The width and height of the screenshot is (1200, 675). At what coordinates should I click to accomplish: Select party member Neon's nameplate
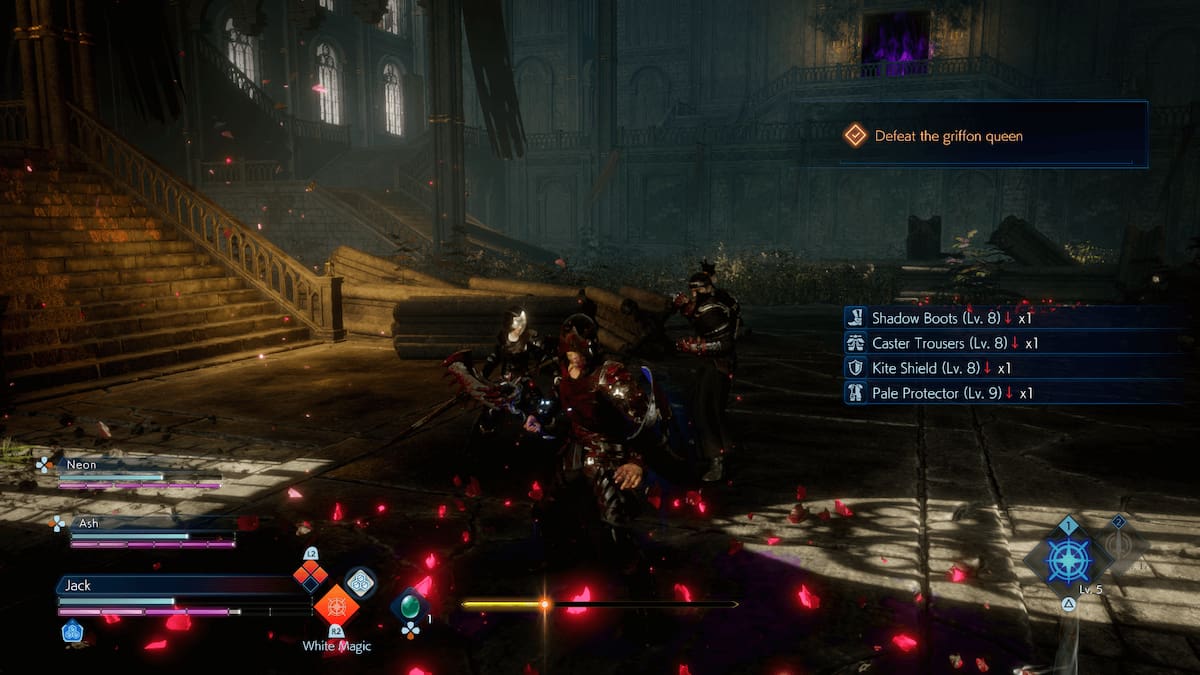pyautogui.click(x=82, y=464)
